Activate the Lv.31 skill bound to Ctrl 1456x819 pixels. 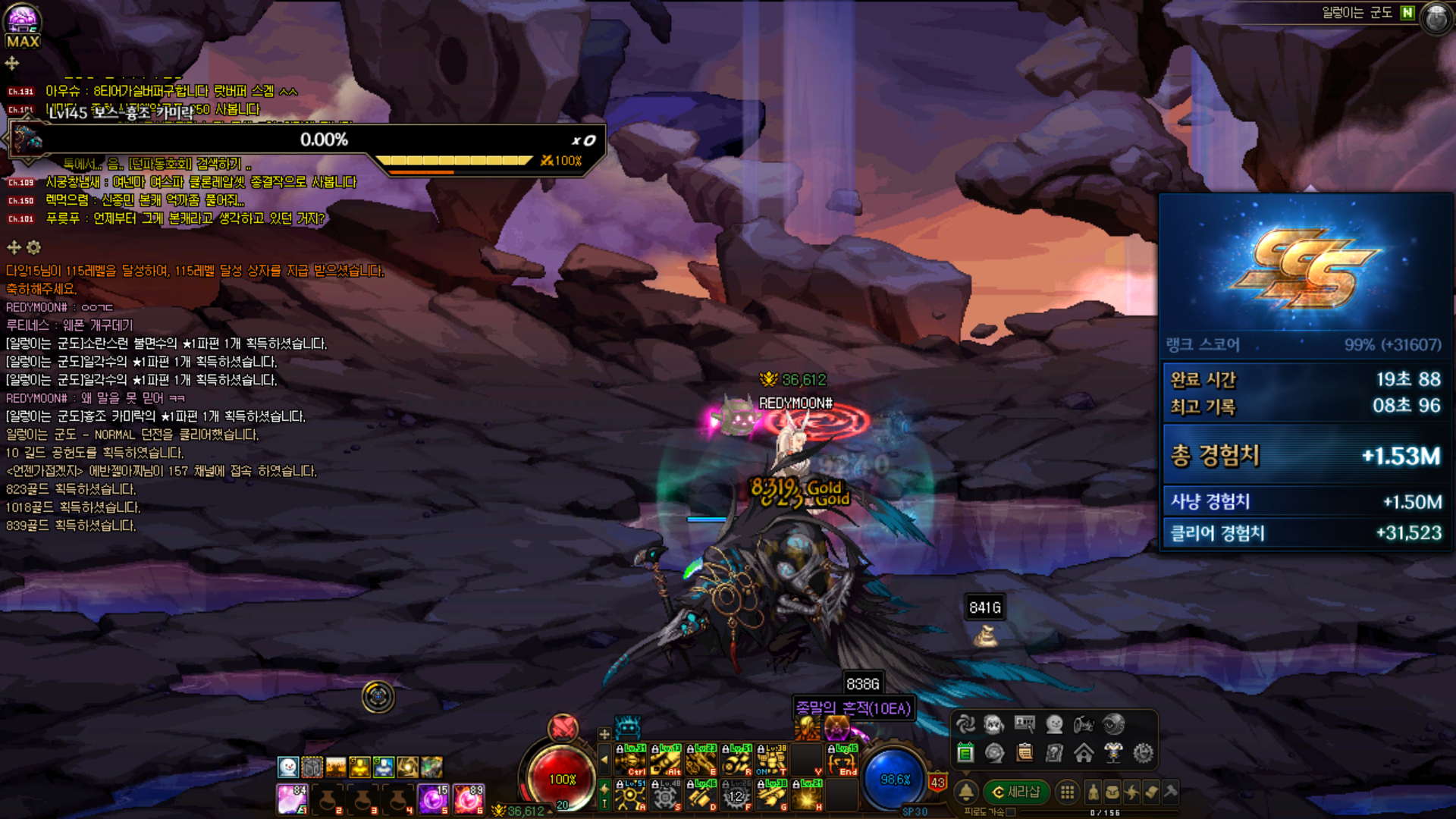pos(630,760)
